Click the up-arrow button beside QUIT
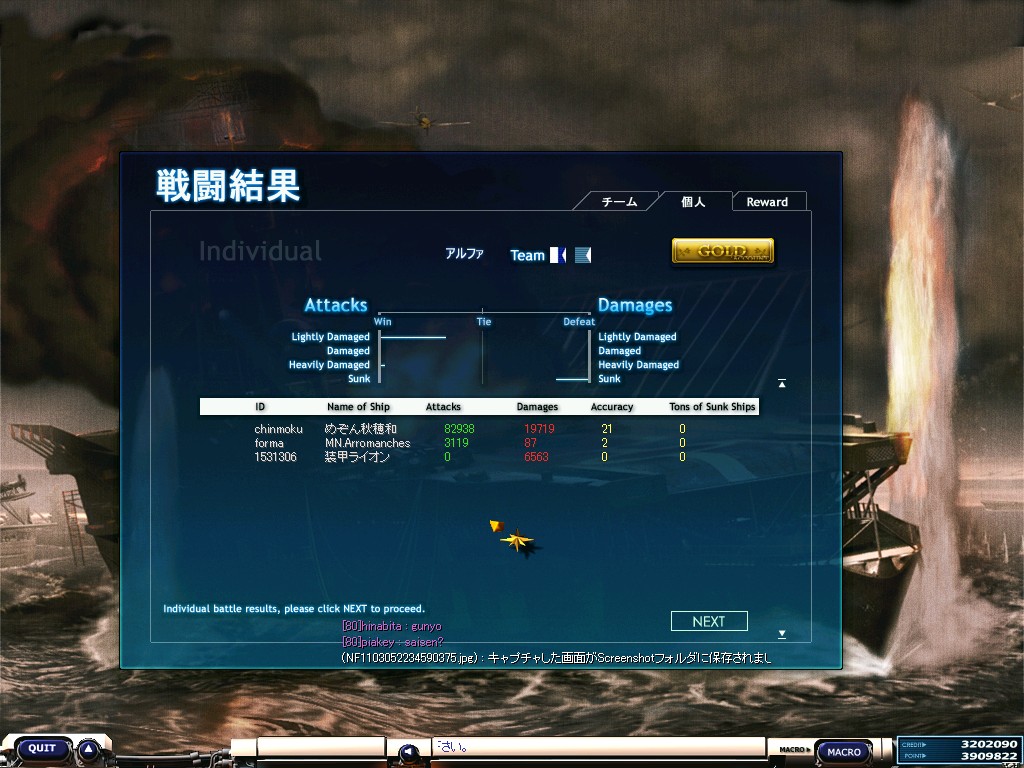Image resolution: width=1024 pixels, height=768 pixels. tap(89, 748)
